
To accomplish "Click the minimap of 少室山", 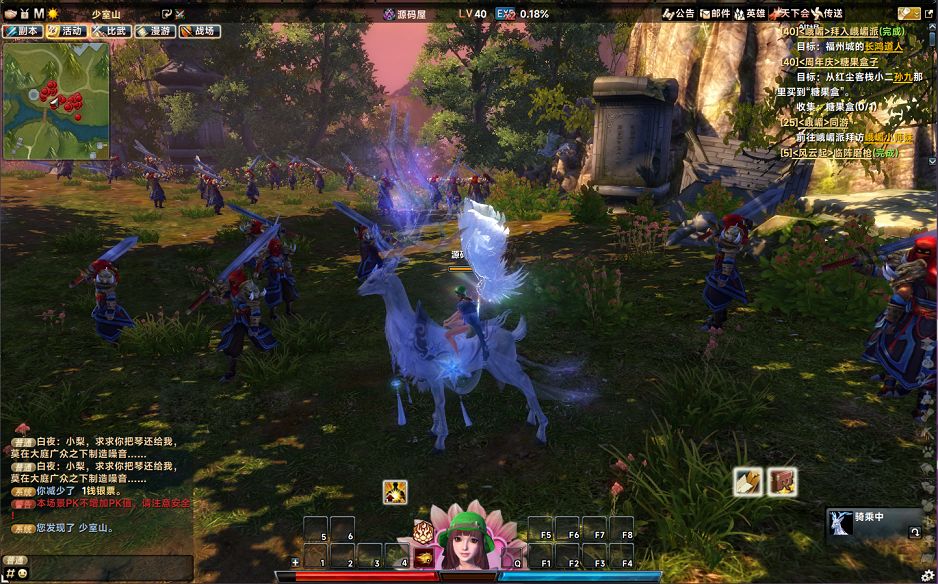I will [55, 100].
